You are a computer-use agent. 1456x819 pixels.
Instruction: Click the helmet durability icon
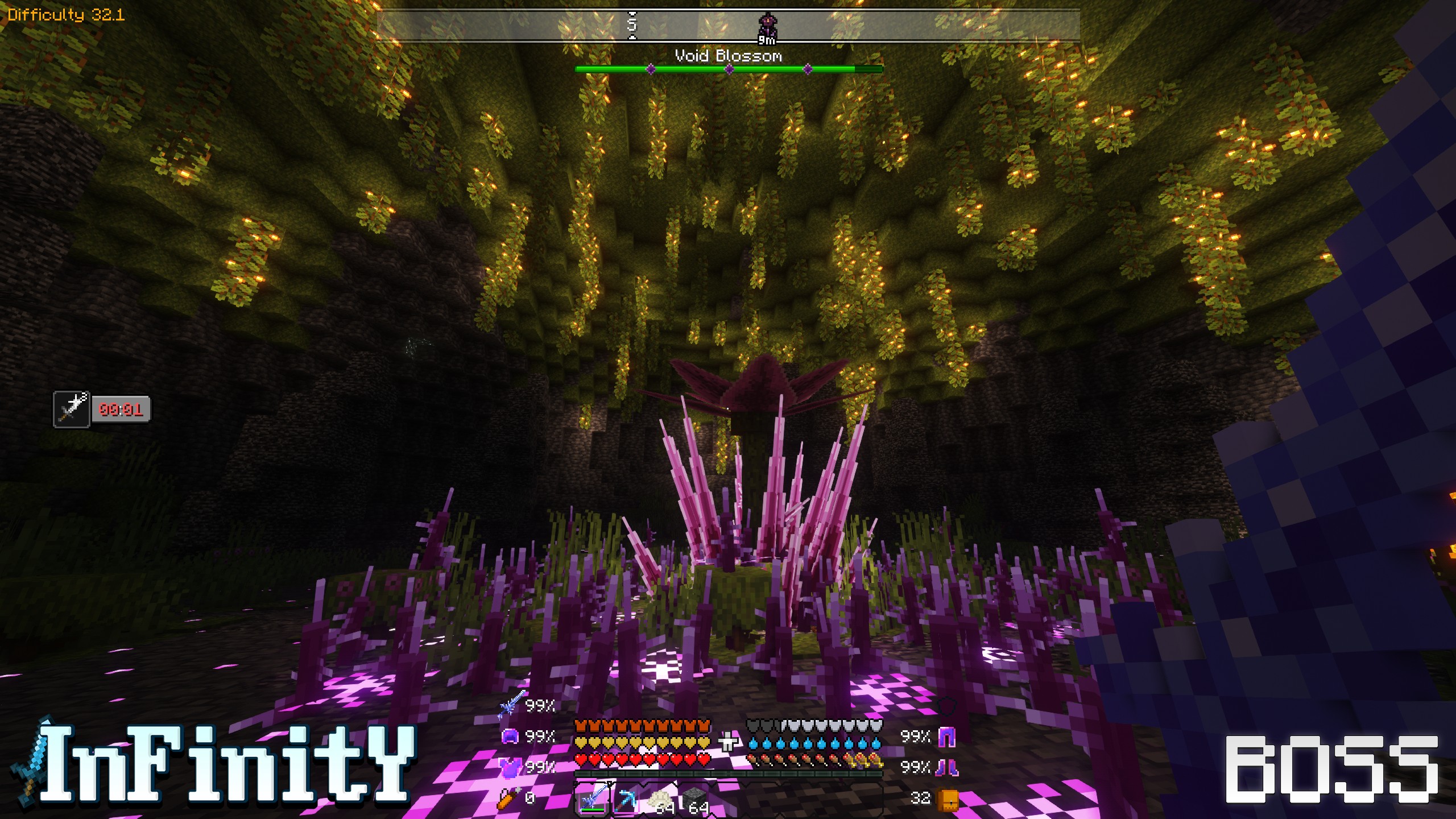pyautogui.click(x=510, y=737)
